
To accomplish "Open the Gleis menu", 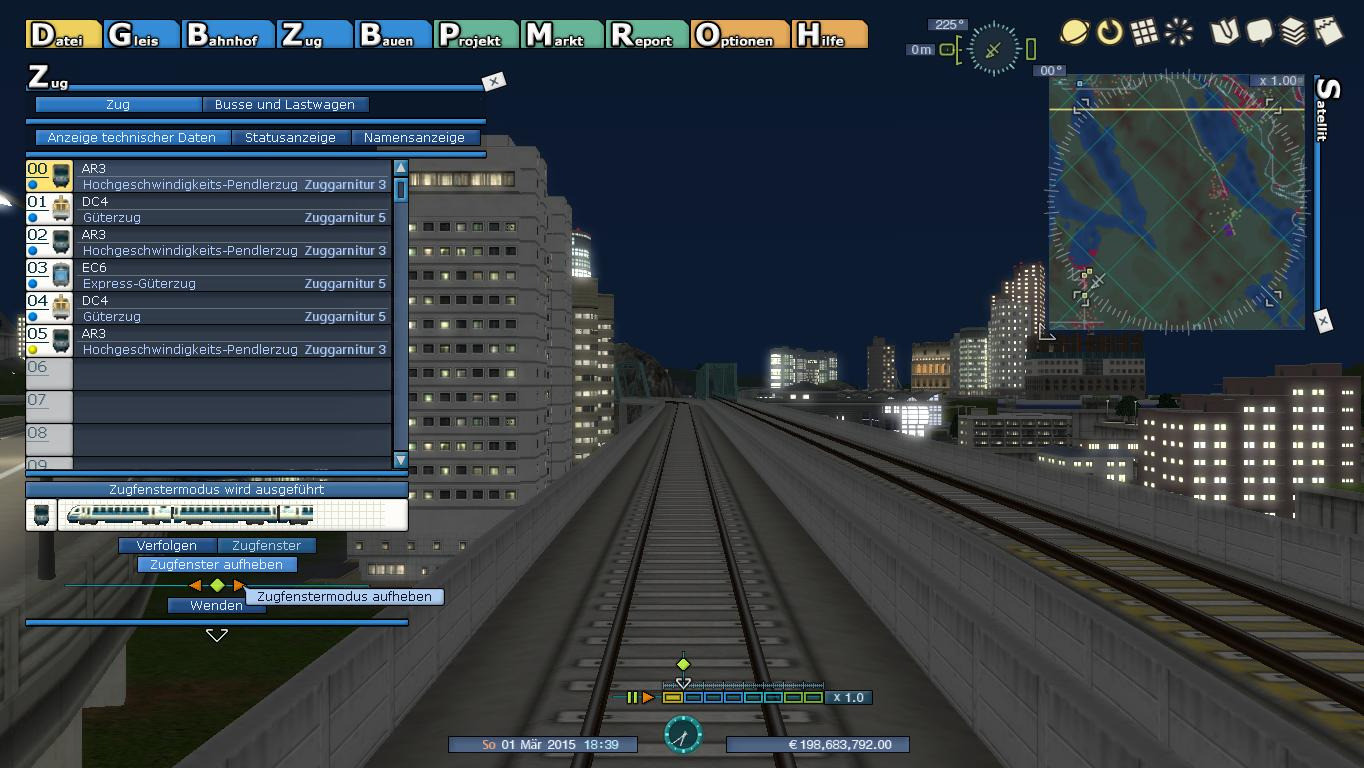I will [141, 35].
